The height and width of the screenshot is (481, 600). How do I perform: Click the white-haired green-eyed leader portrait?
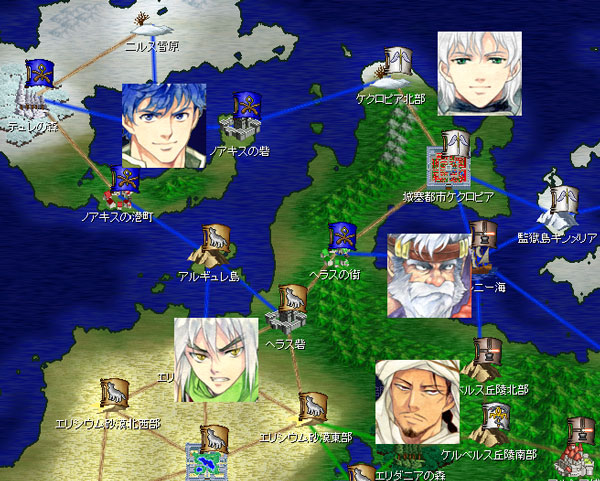480,73
